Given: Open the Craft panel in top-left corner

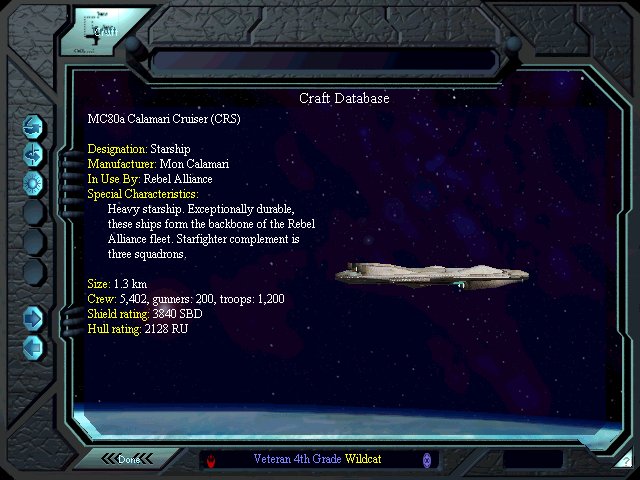Looking at the screenshot, I should (x=100, y=32).
